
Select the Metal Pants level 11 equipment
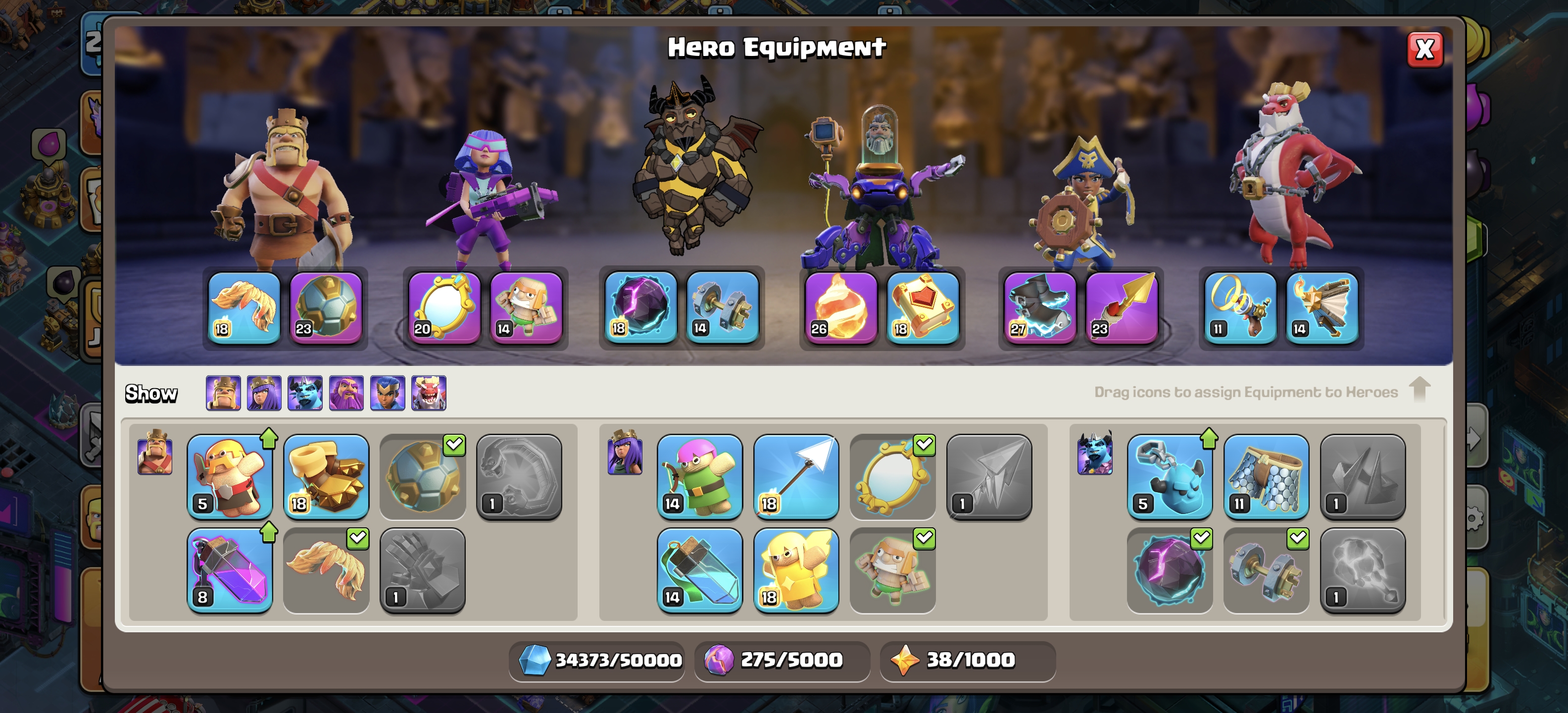point(1266,476)
